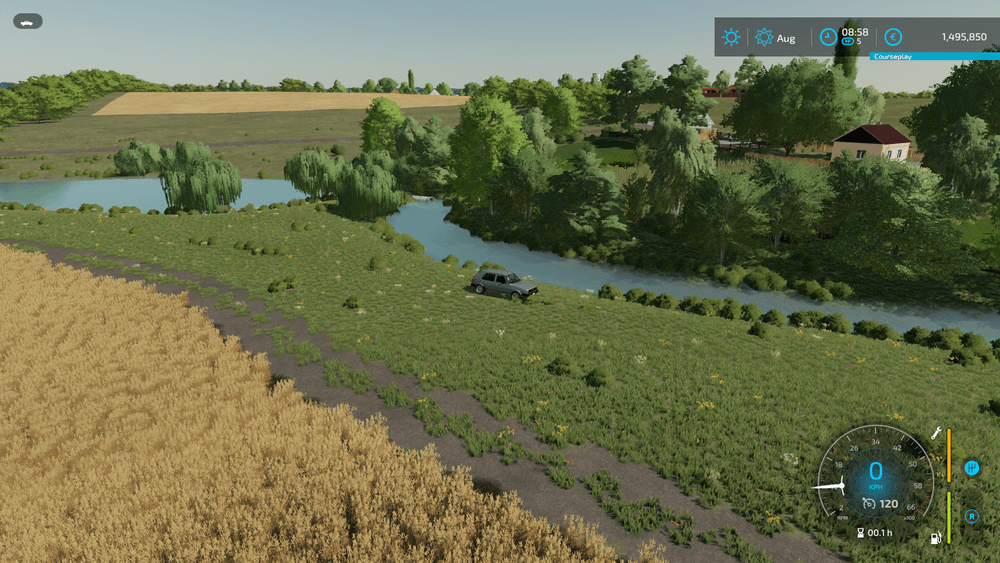Click the car icon pill in the corner

click(28, 21)
